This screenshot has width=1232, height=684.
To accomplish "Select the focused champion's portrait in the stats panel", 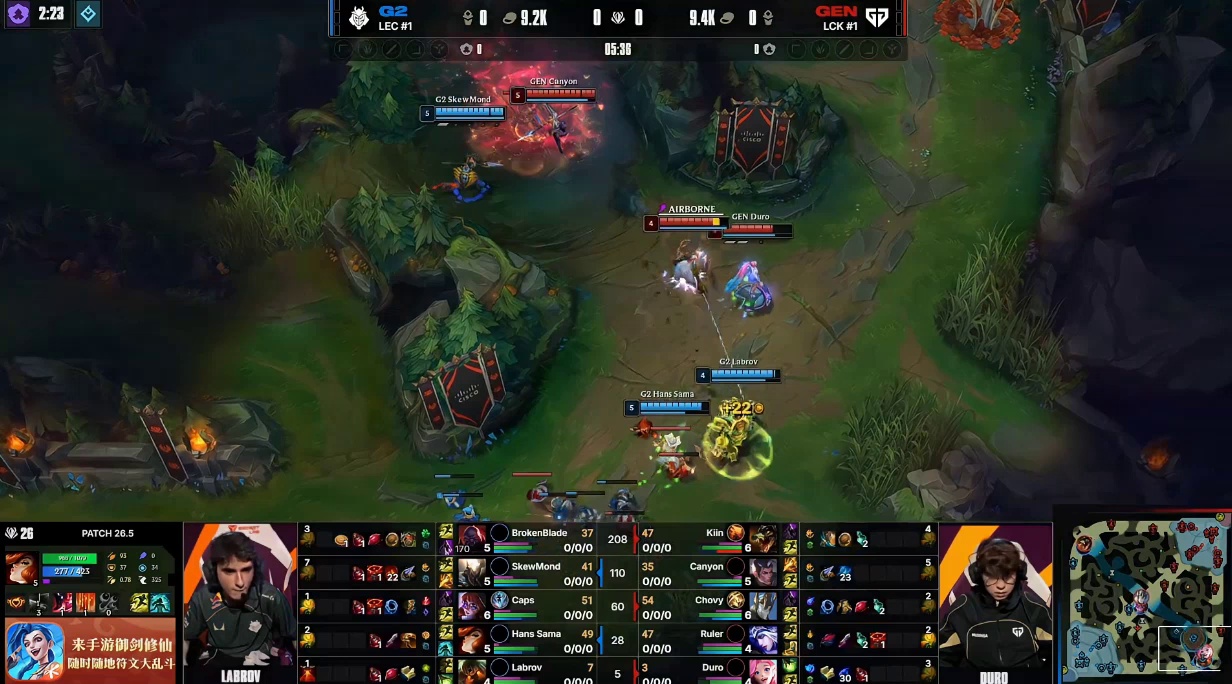I will tap(21, 567).
